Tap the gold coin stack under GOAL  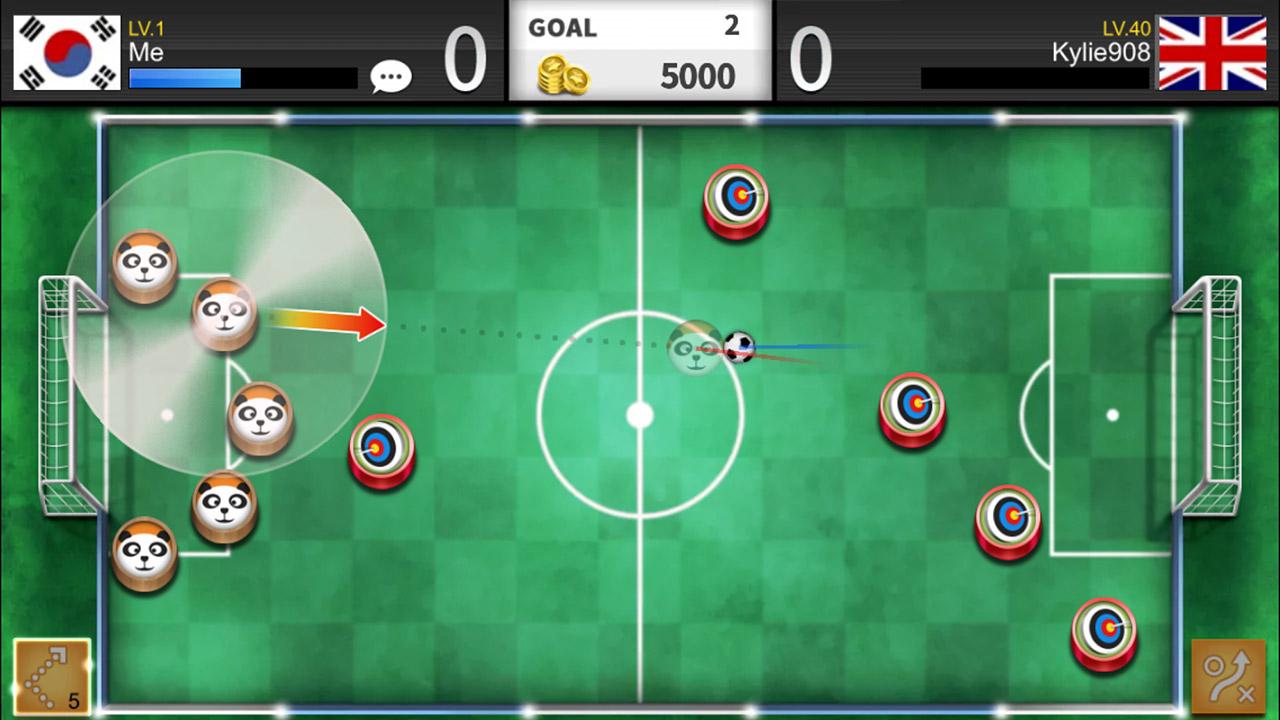point(562,77)
